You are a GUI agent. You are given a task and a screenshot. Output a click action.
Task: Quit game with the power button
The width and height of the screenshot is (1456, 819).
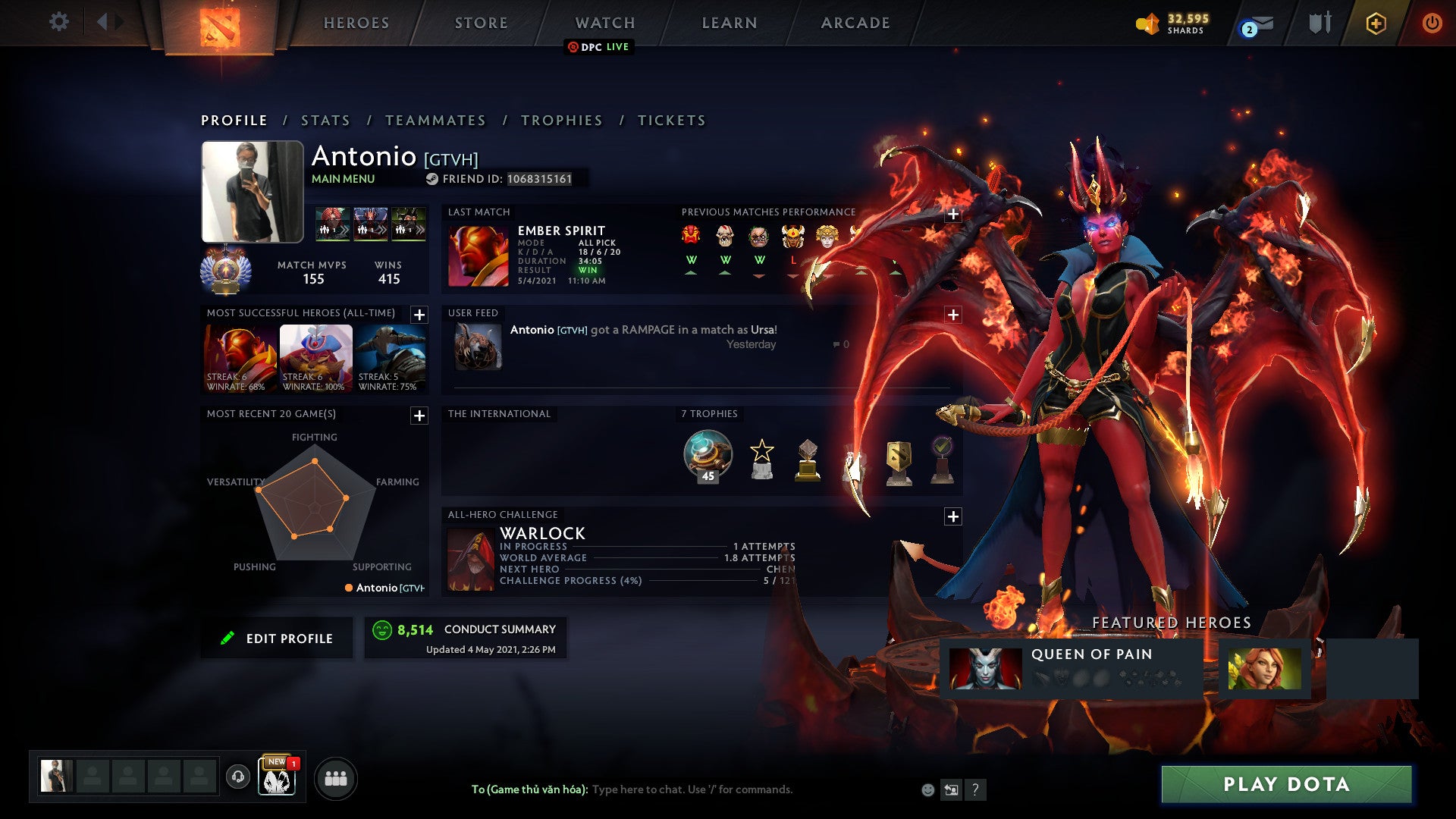(x=1432, y=23)
